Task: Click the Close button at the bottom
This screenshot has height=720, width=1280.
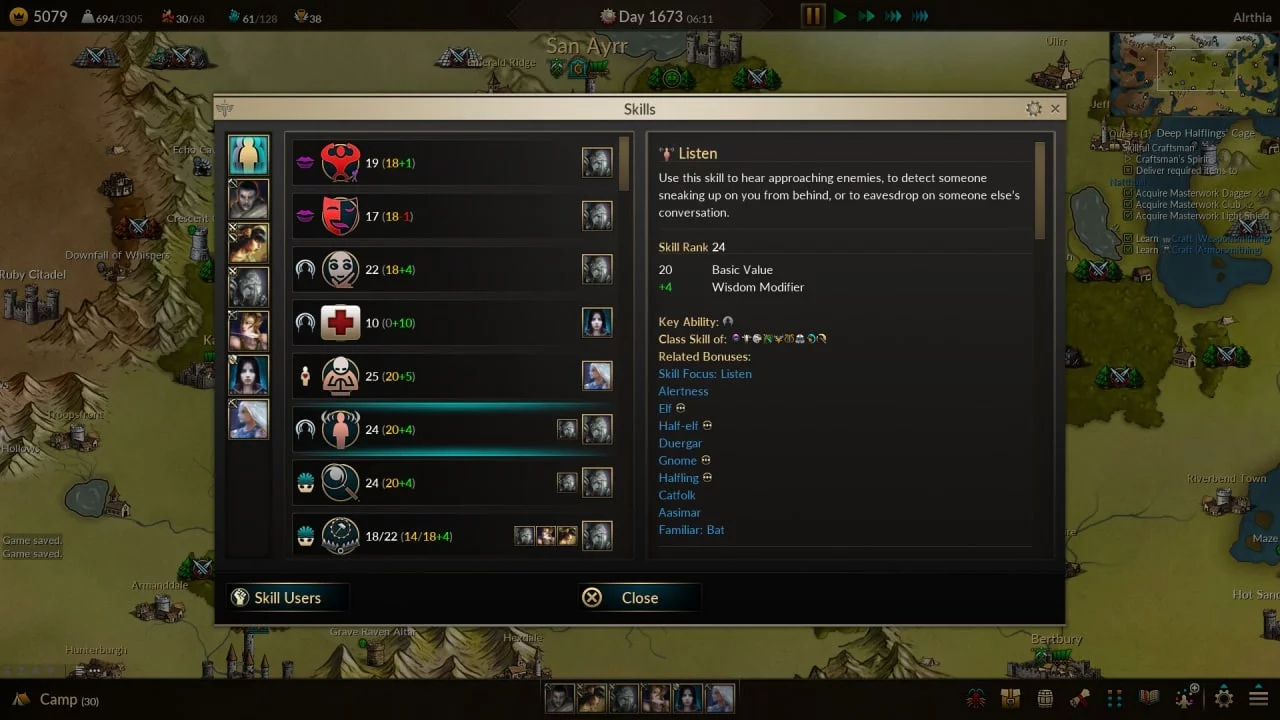Action: click(x=639, y=597)
